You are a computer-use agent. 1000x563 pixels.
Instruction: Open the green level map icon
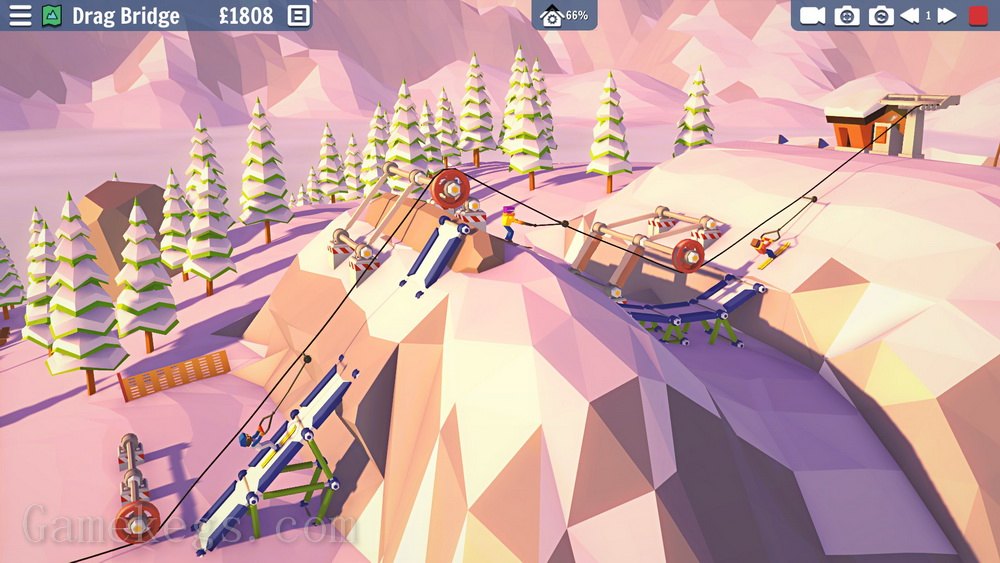click(52, 16)
